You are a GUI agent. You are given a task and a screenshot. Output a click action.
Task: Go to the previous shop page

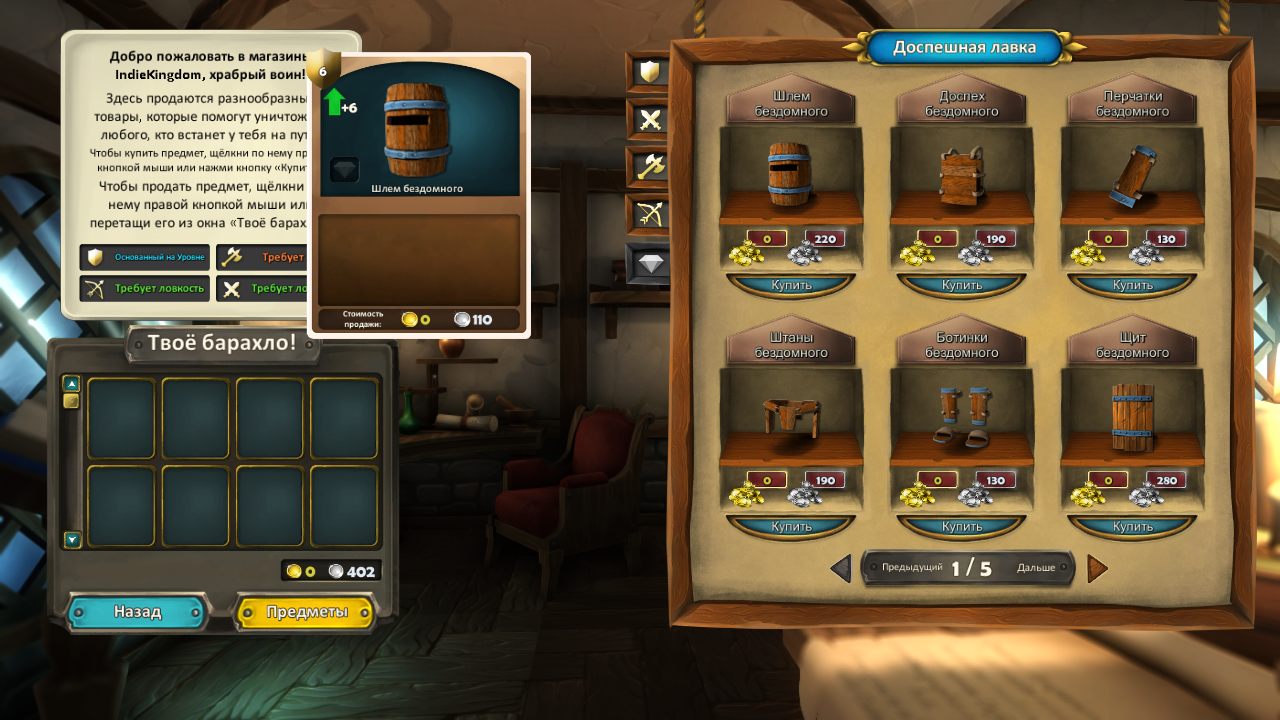click(841, 568)
